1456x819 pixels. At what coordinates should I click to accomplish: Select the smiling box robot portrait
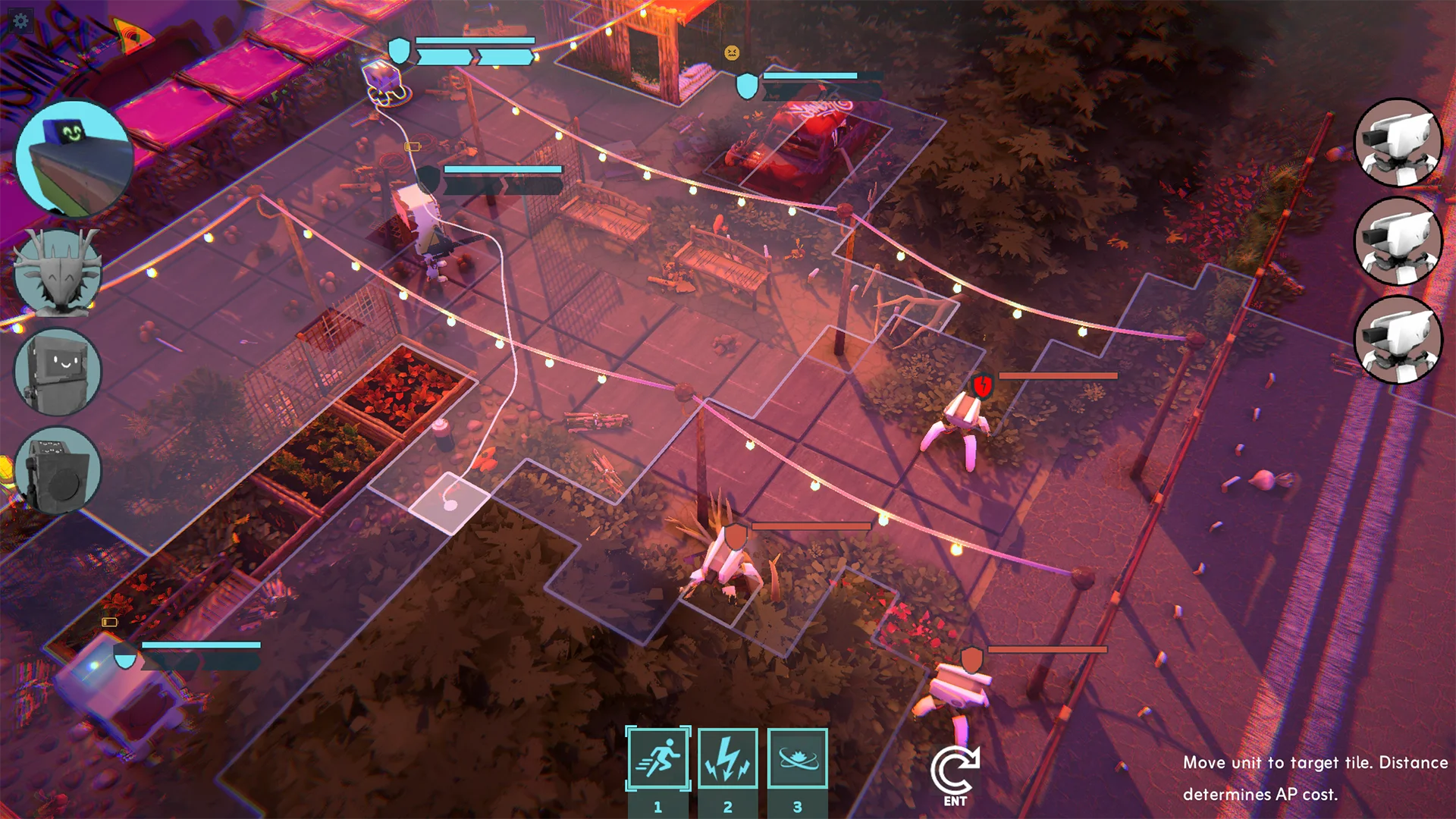tap(58, 372)
